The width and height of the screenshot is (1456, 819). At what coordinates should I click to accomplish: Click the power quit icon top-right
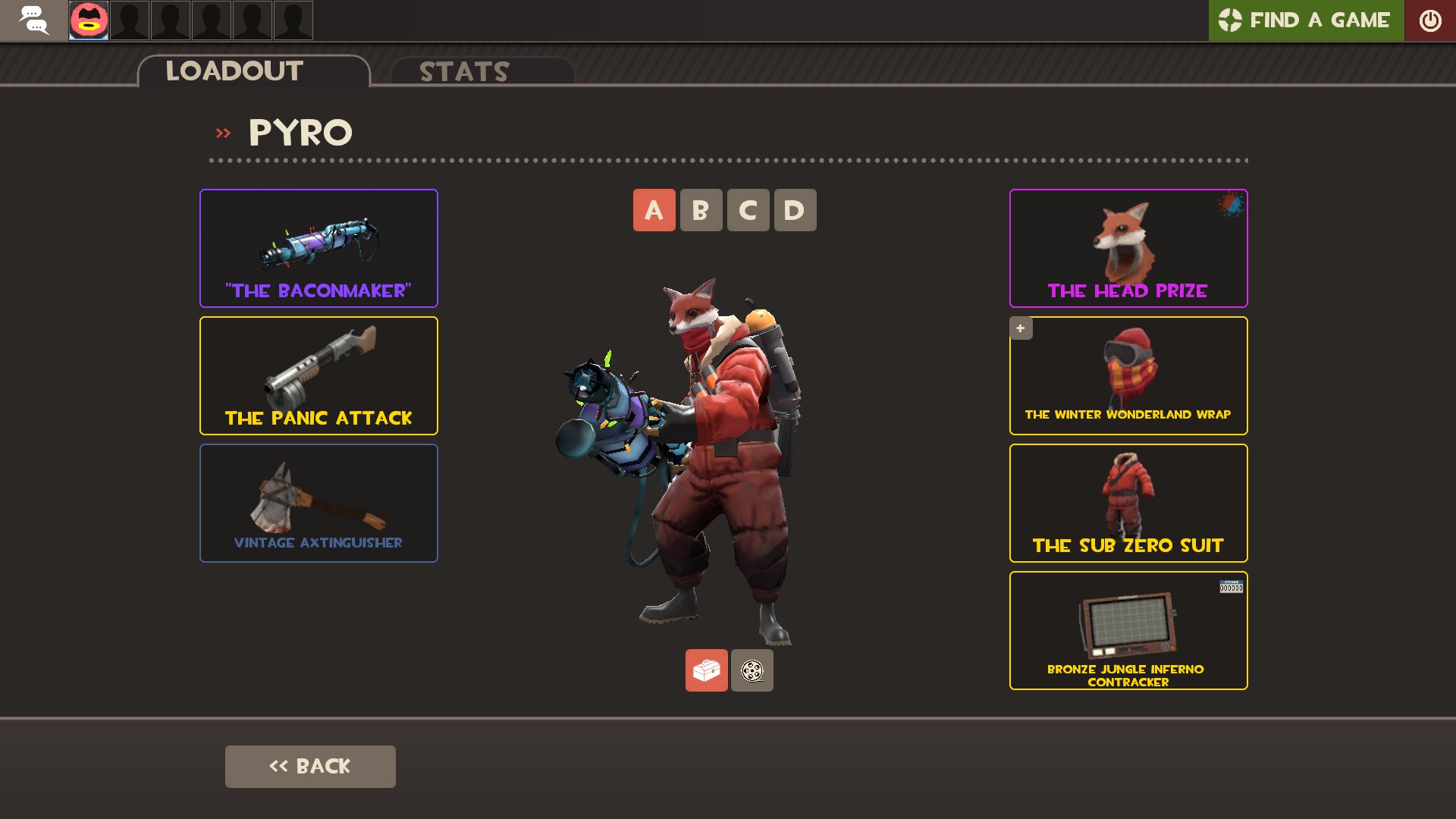coord(1432,20)
